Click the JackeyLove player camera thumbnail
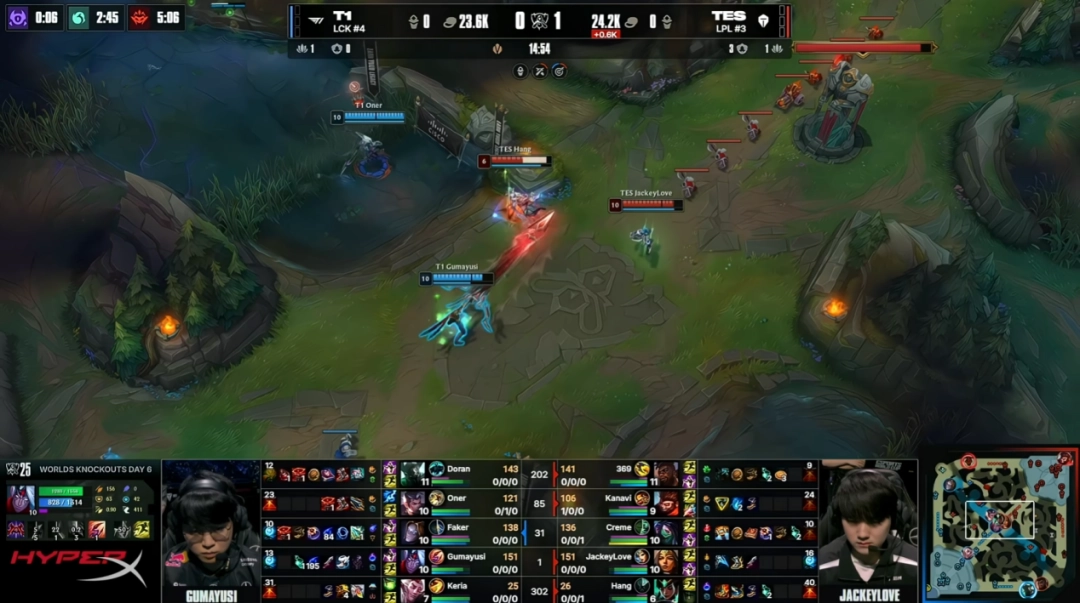This screenshot has width=1080, height=603. tap(866, 524)
